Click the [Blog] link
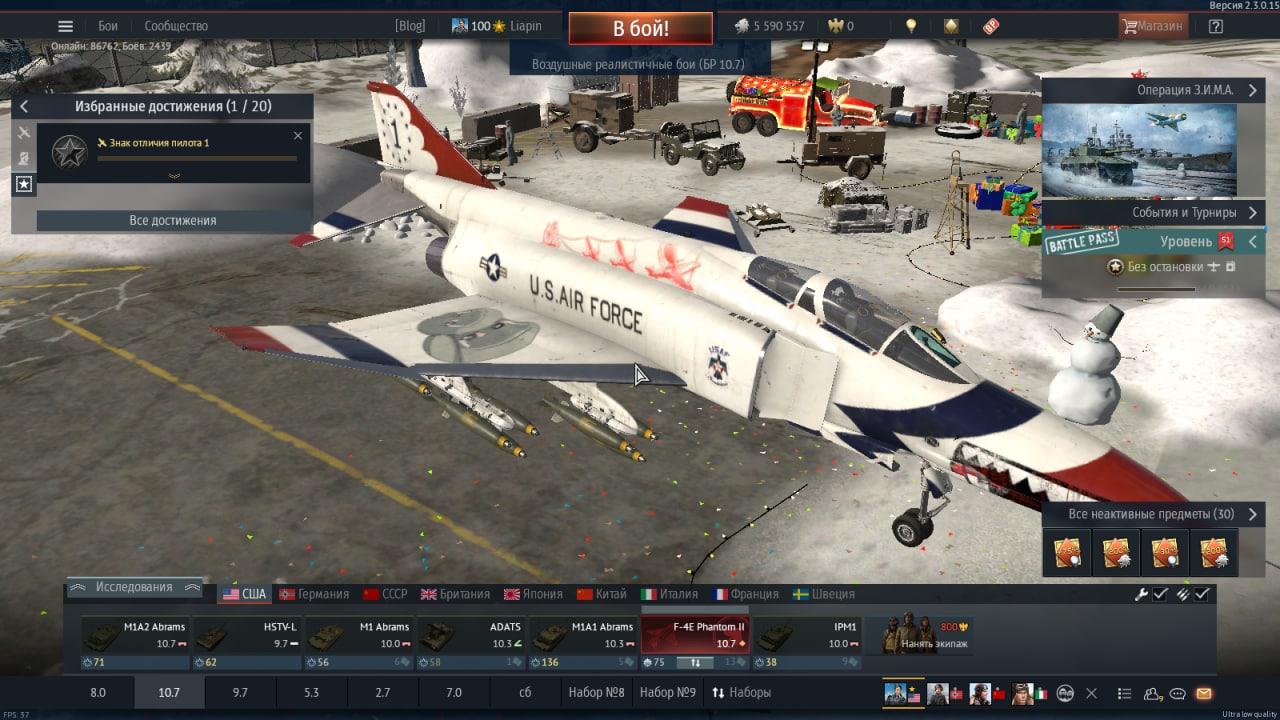The height and width of the screenshot is (720, 1280). point(410,26)
